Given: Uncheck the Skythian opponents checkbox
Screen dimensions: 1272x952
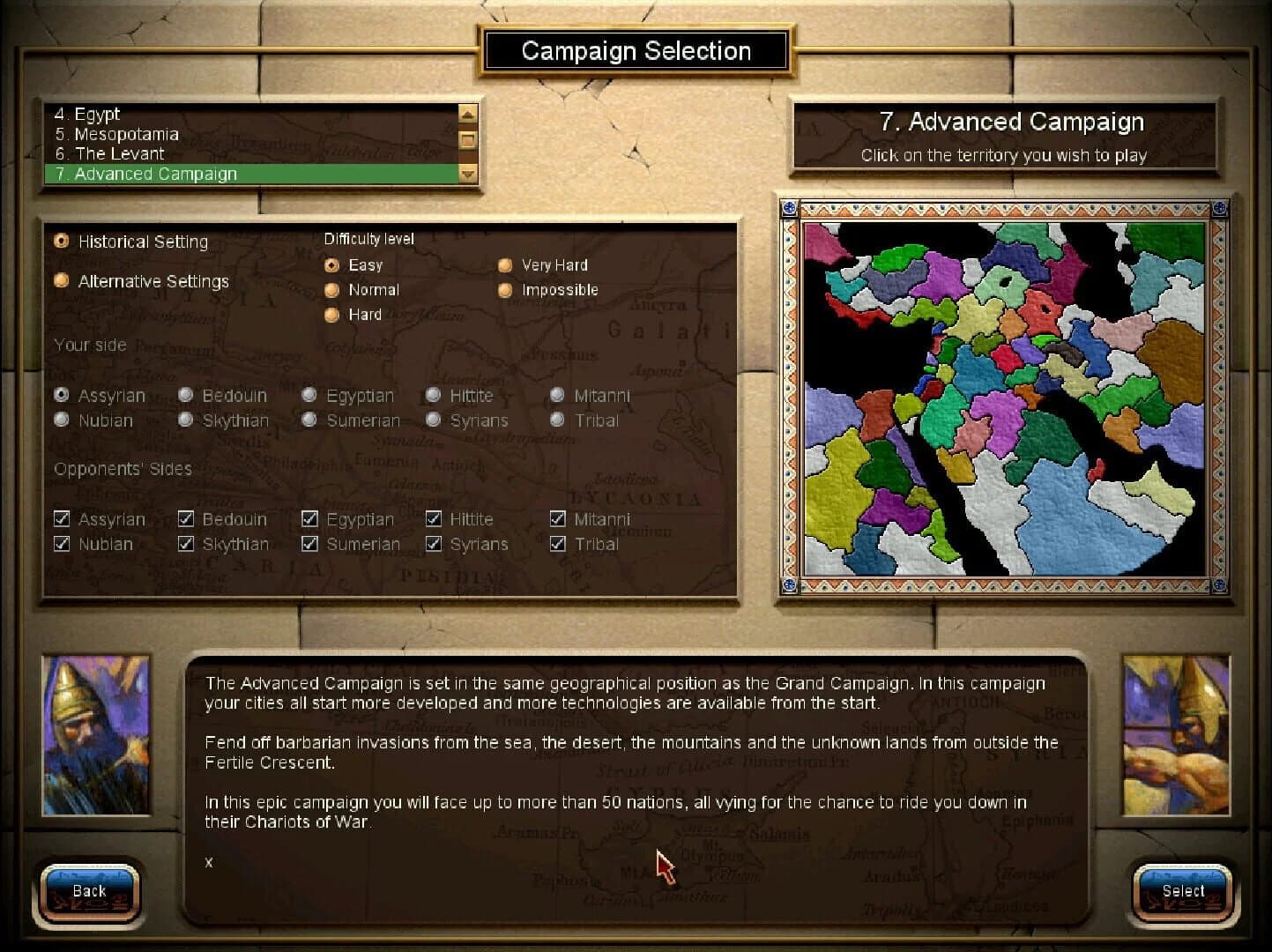Looking at the screenshot, I should click(186, 544).
